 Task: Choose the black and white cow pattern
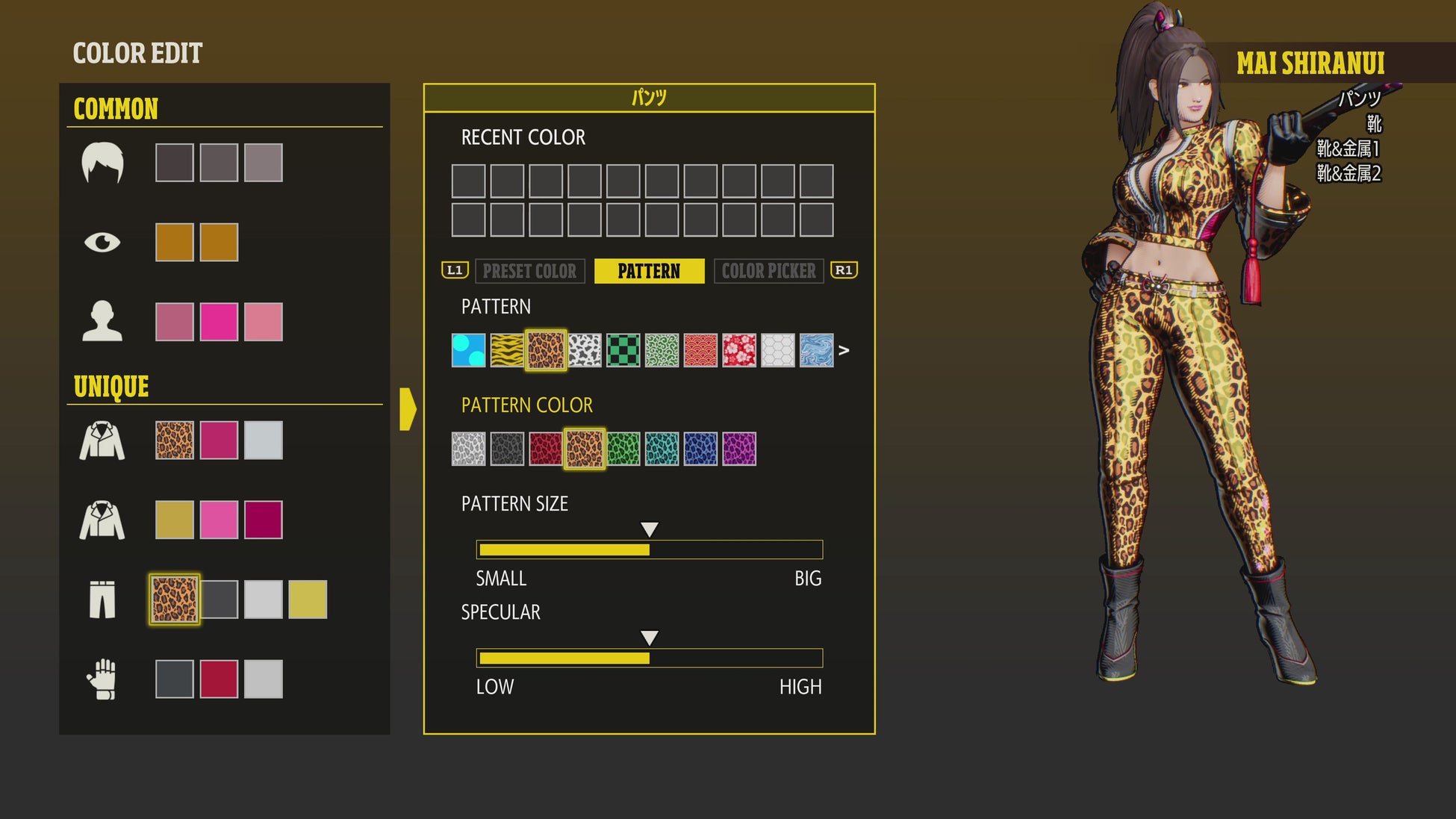pyautogui.click(x=585, y=350)
